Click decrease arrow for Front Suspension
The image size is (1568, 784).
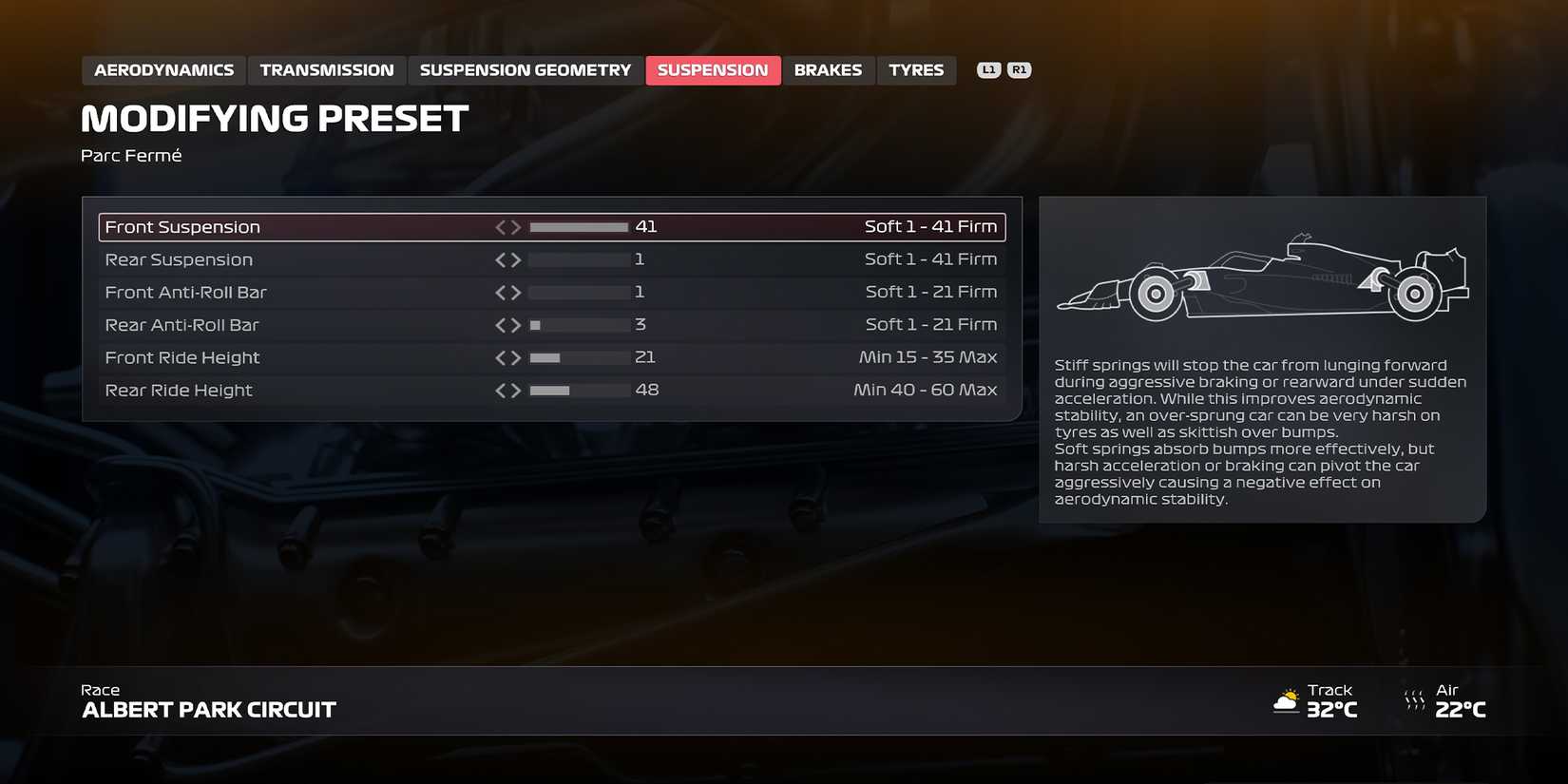click(x=501, y=226)
